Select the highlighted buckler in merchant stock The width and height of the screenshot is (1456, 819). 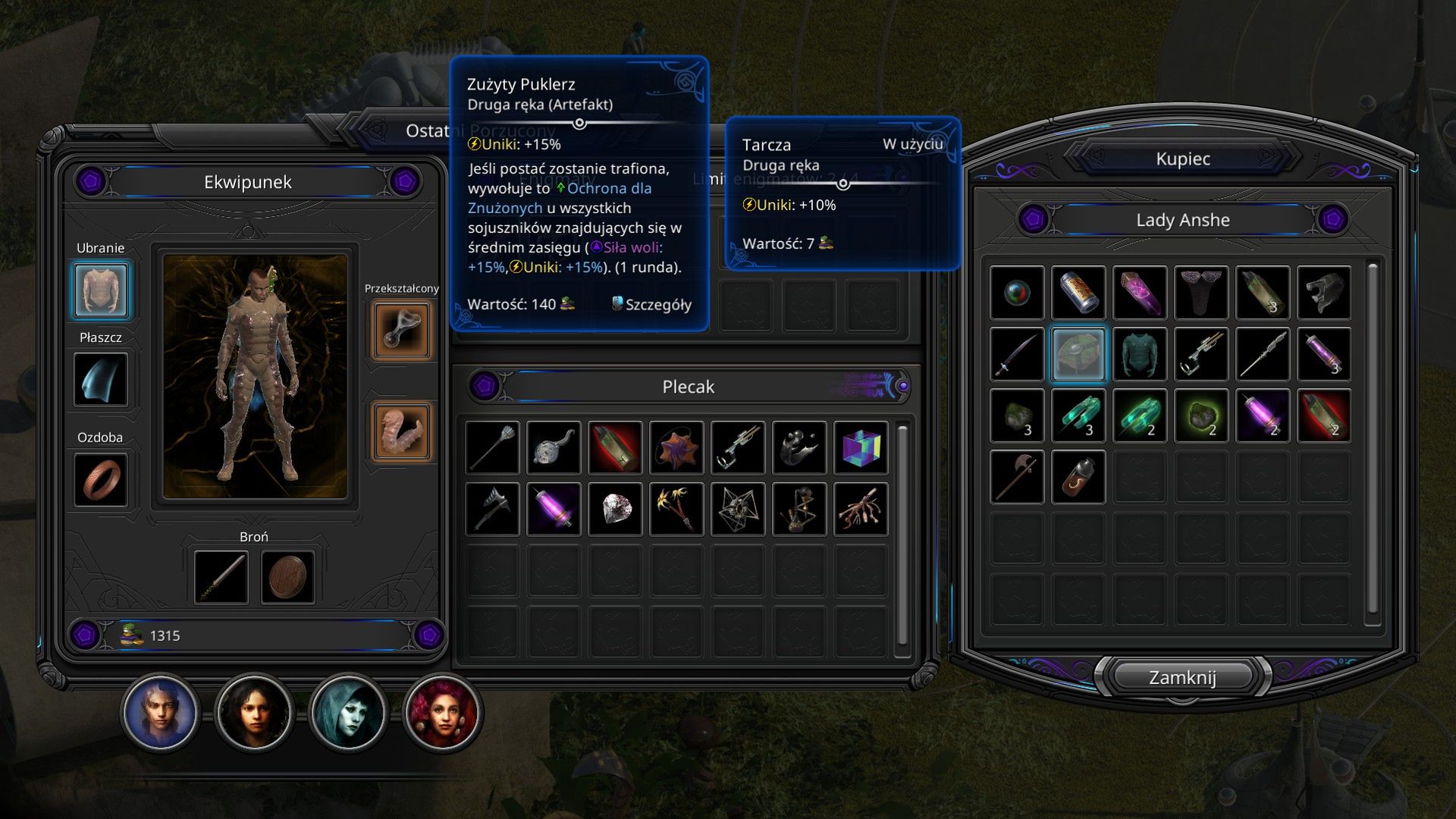1078,354
